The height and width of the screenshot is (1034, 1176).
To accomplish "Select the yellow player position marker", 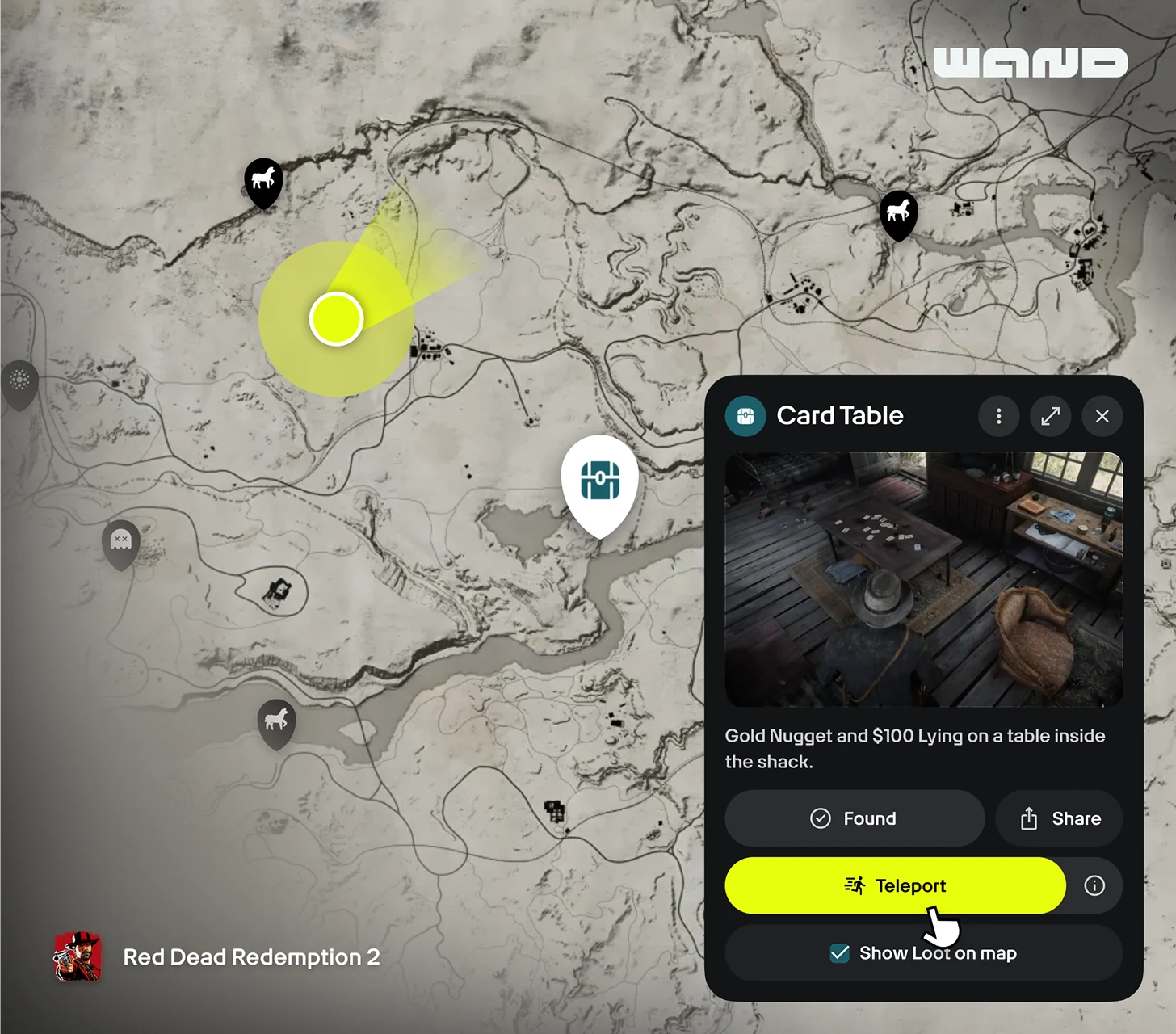I will 336,318.
